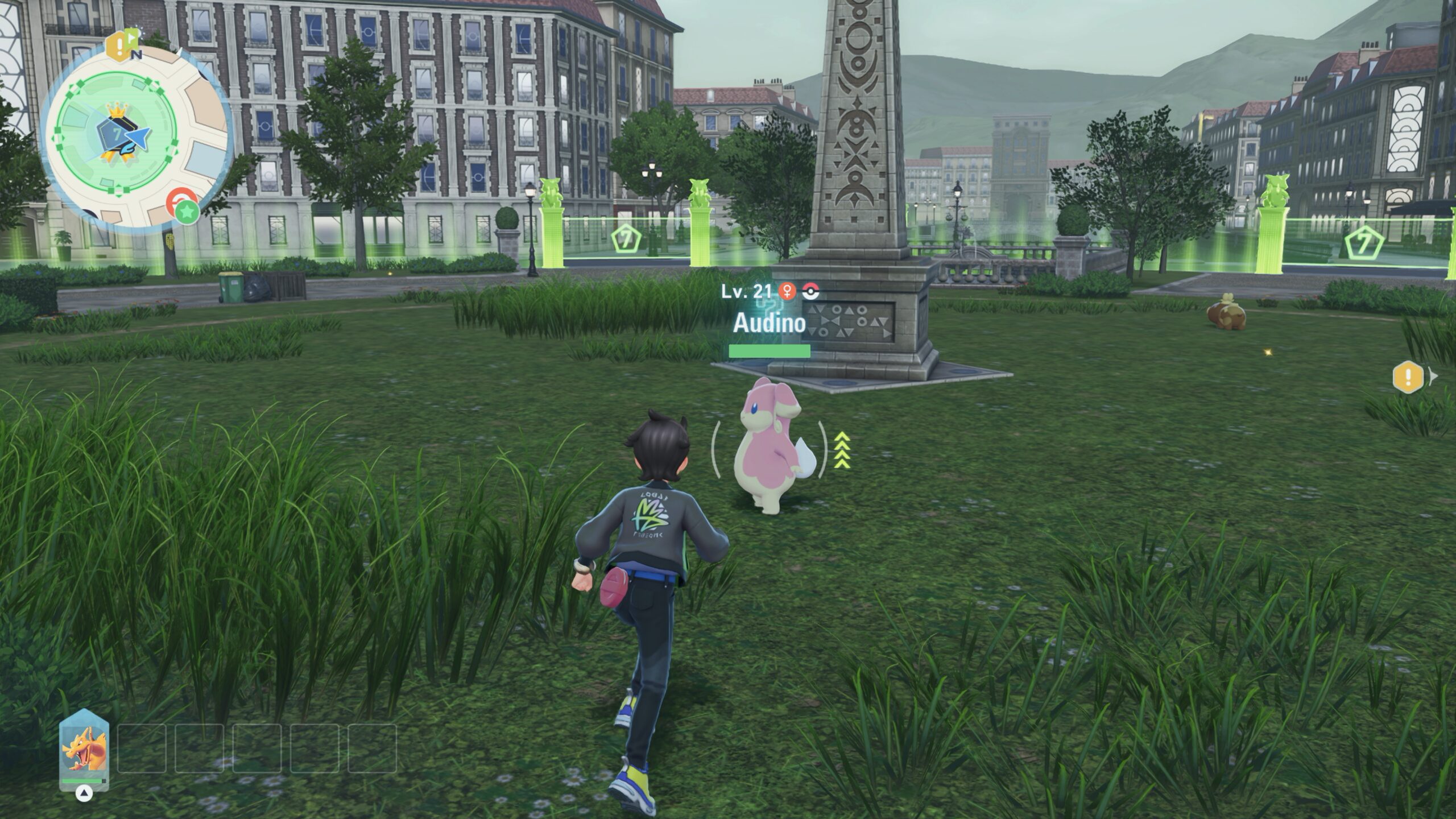Select the crowned zone 7 marker on the minimap
The image size is (1456, 819).
tap(116, 133)
